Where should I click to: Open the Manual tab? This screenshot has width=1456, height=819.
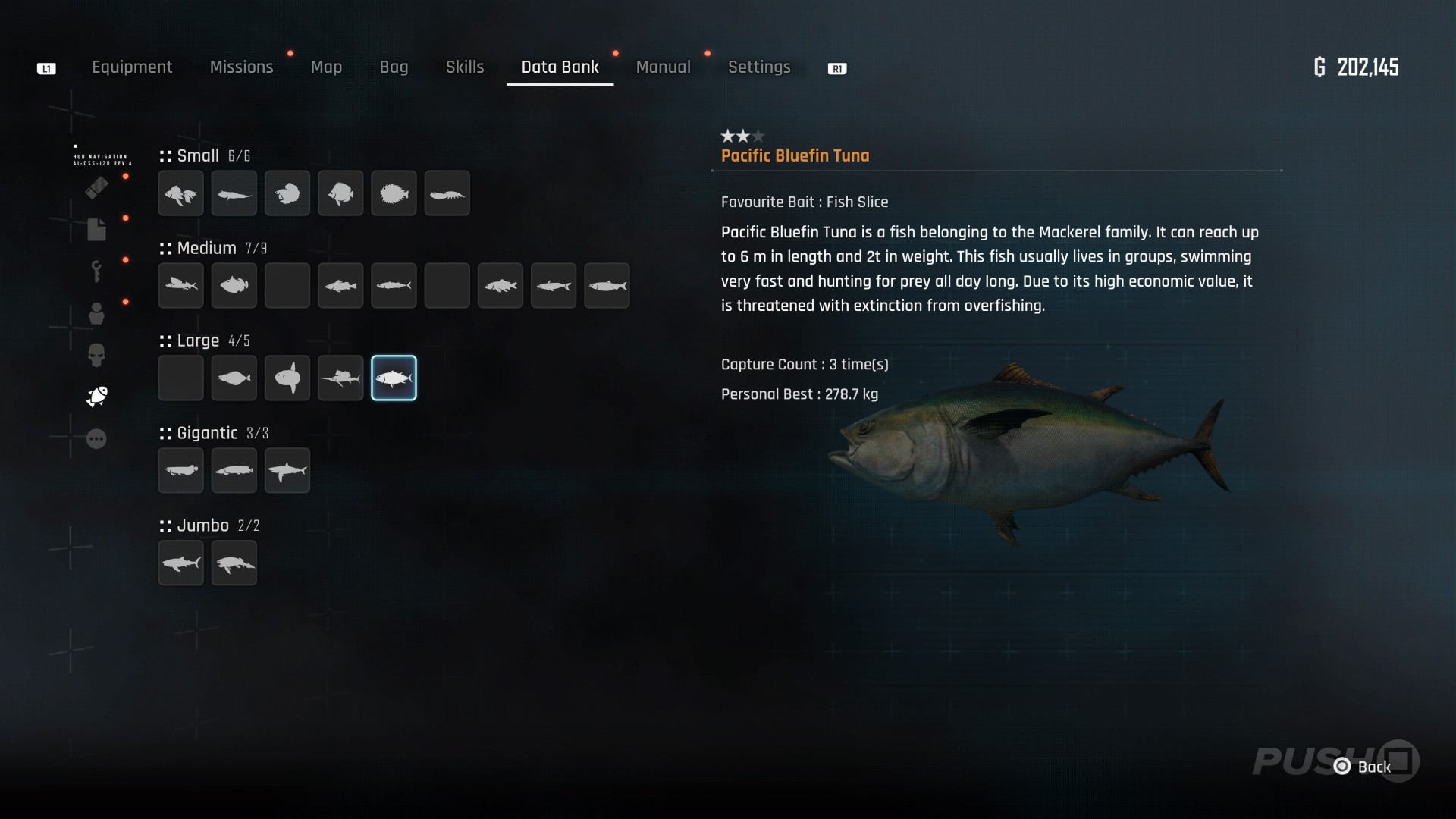pyautogui.click(x=663, y=67)
